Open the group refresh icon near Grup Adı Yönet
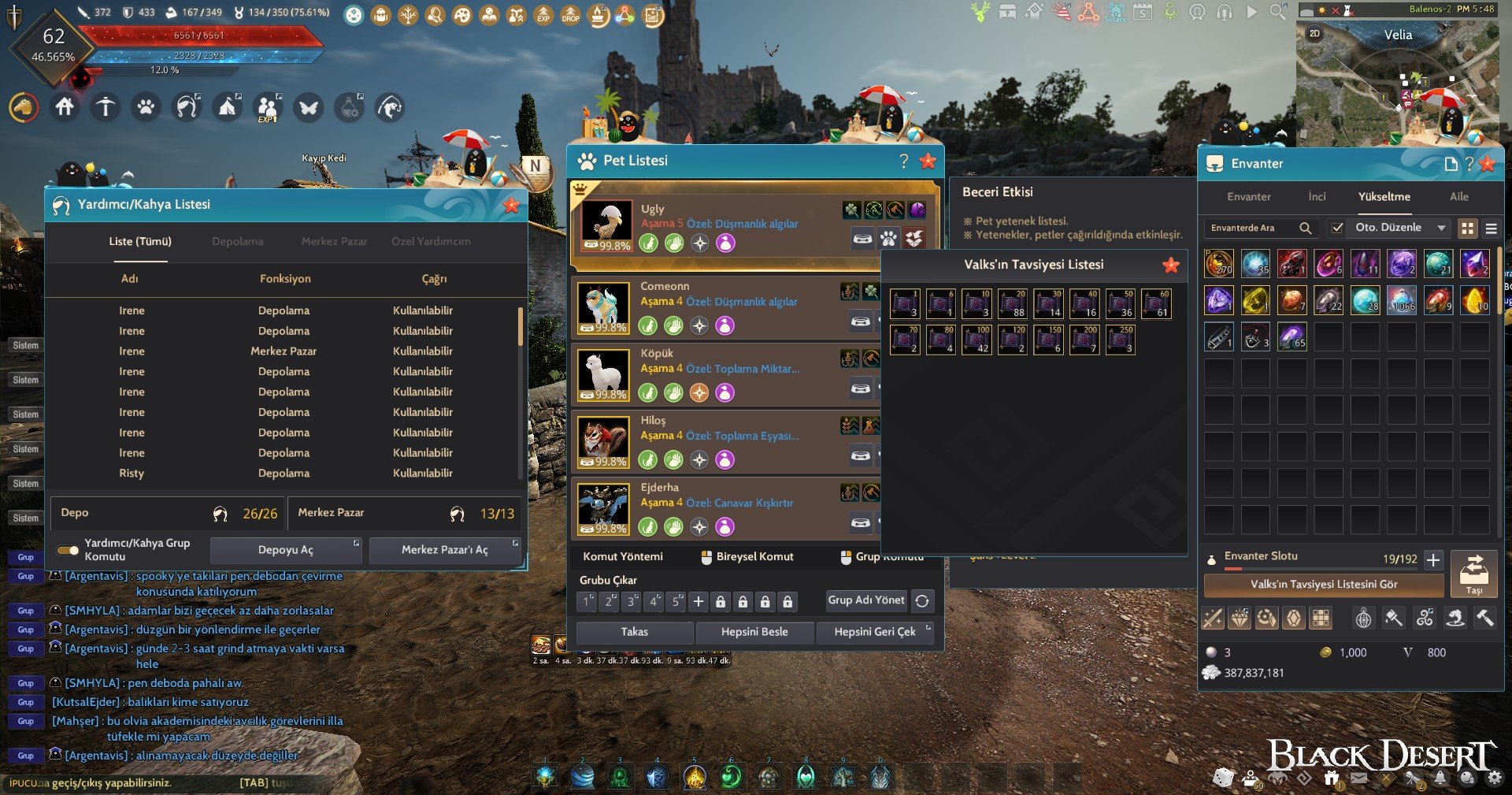Screen dimensions: 1512x795 pyautogui.click(x=921, y=601)
